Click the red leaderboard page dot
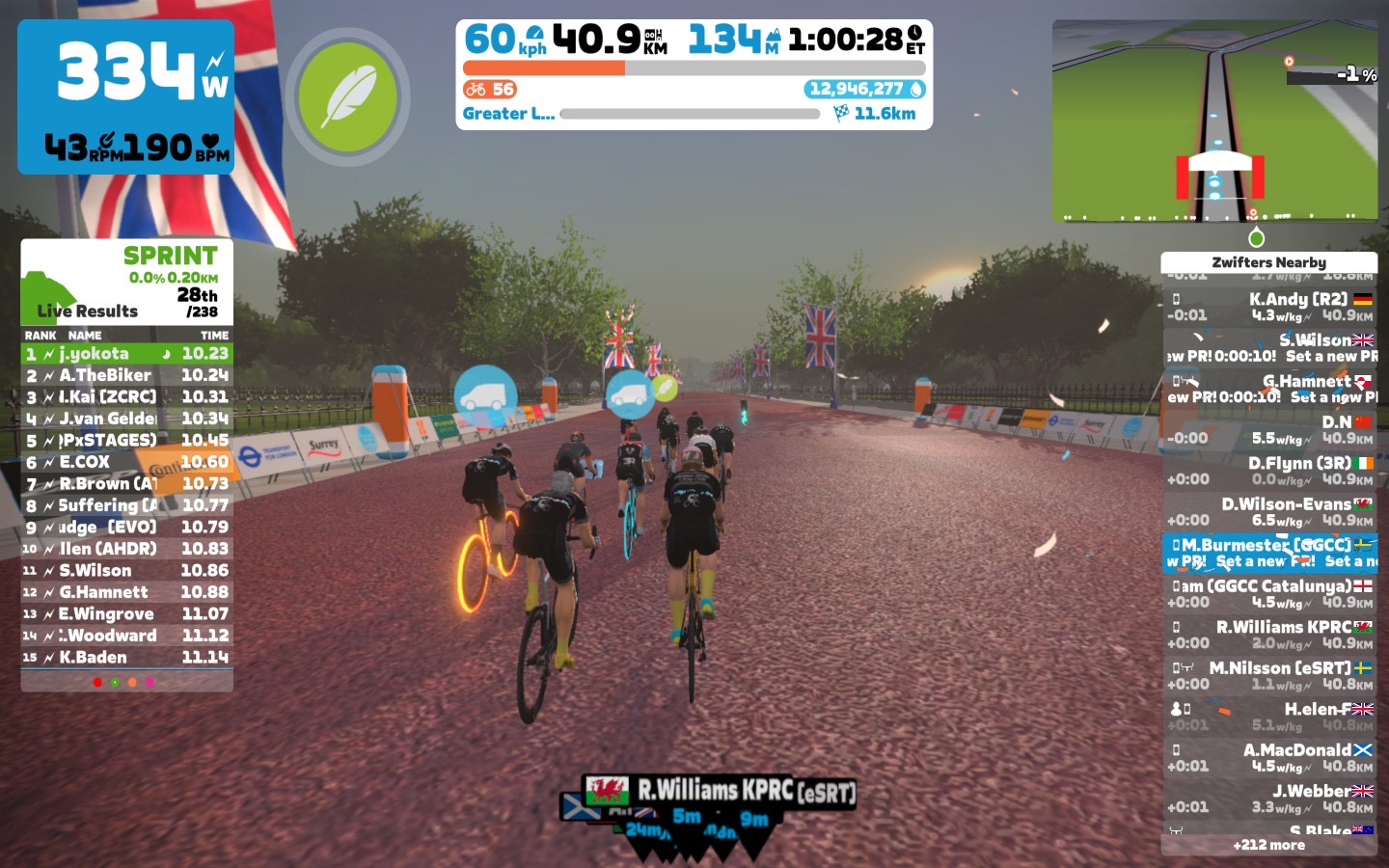1389x868 pixels. (x=97, y=682)
